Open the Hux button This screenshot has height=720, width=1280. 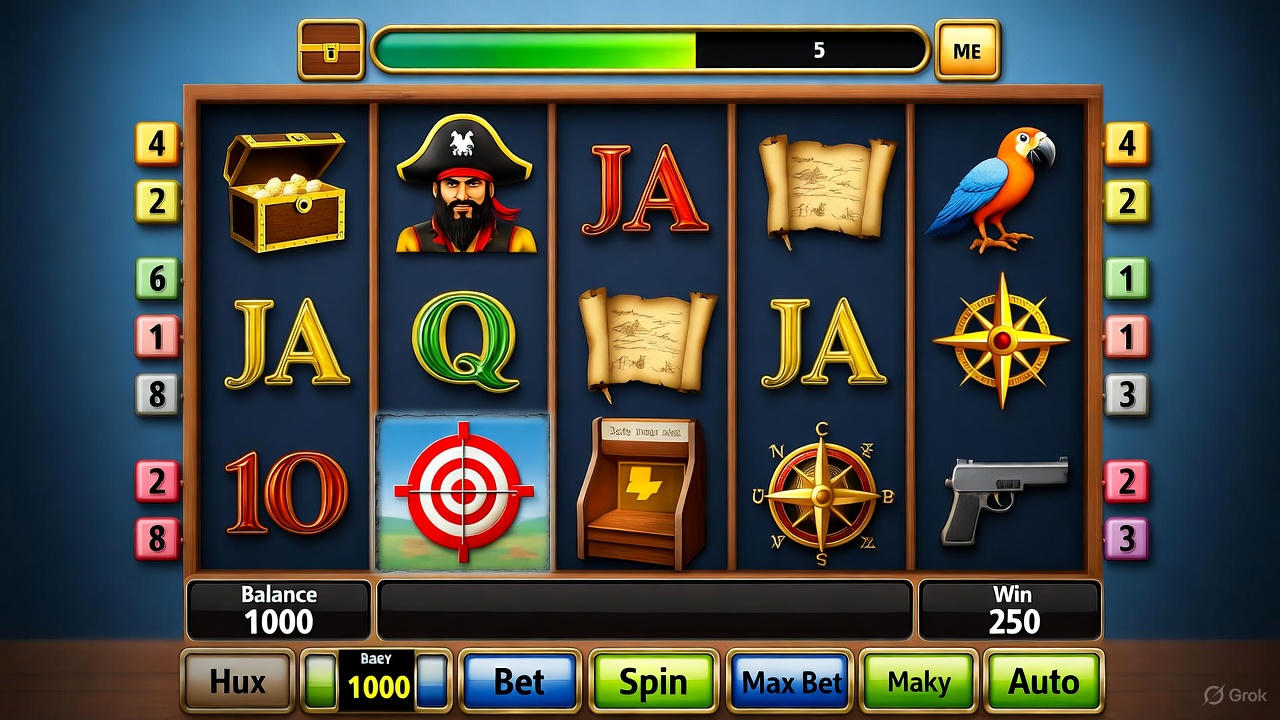(x=237, y=682)
